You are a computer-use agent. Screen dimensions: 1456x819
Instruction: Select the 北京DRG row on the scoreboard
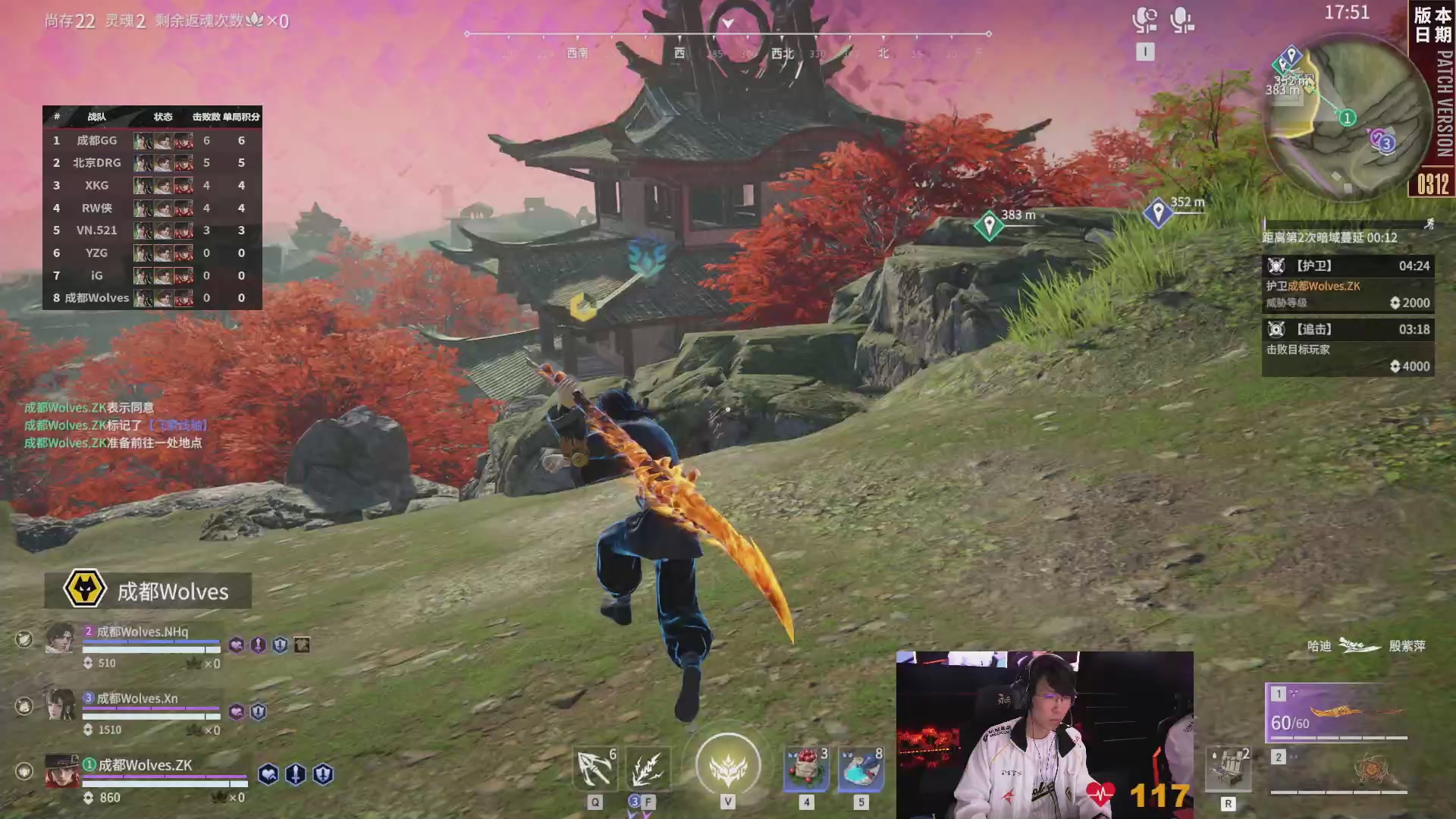click(152, 162)
